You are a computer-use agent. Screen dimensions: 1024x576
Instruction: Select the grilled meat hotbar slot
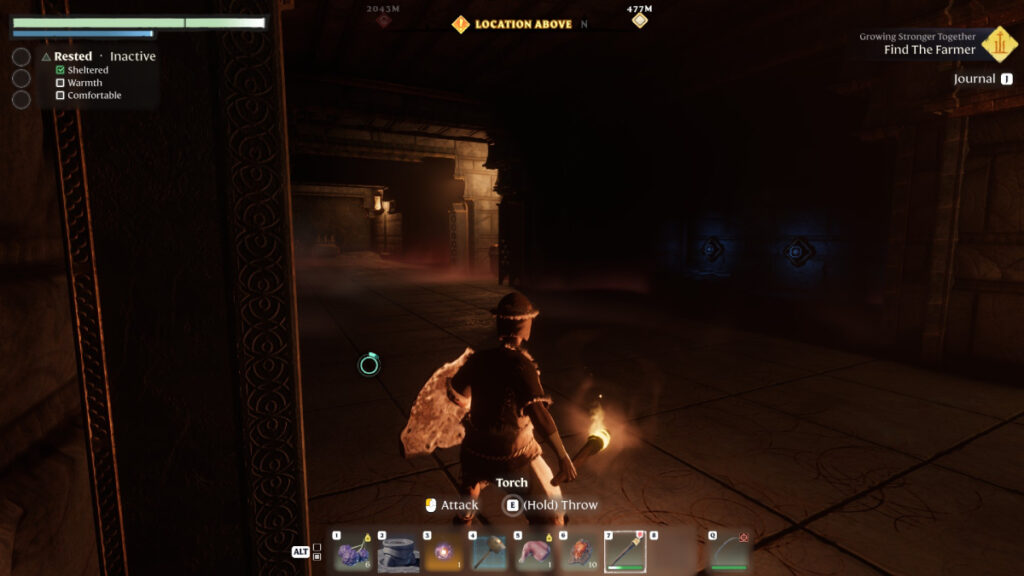[578, 551]
